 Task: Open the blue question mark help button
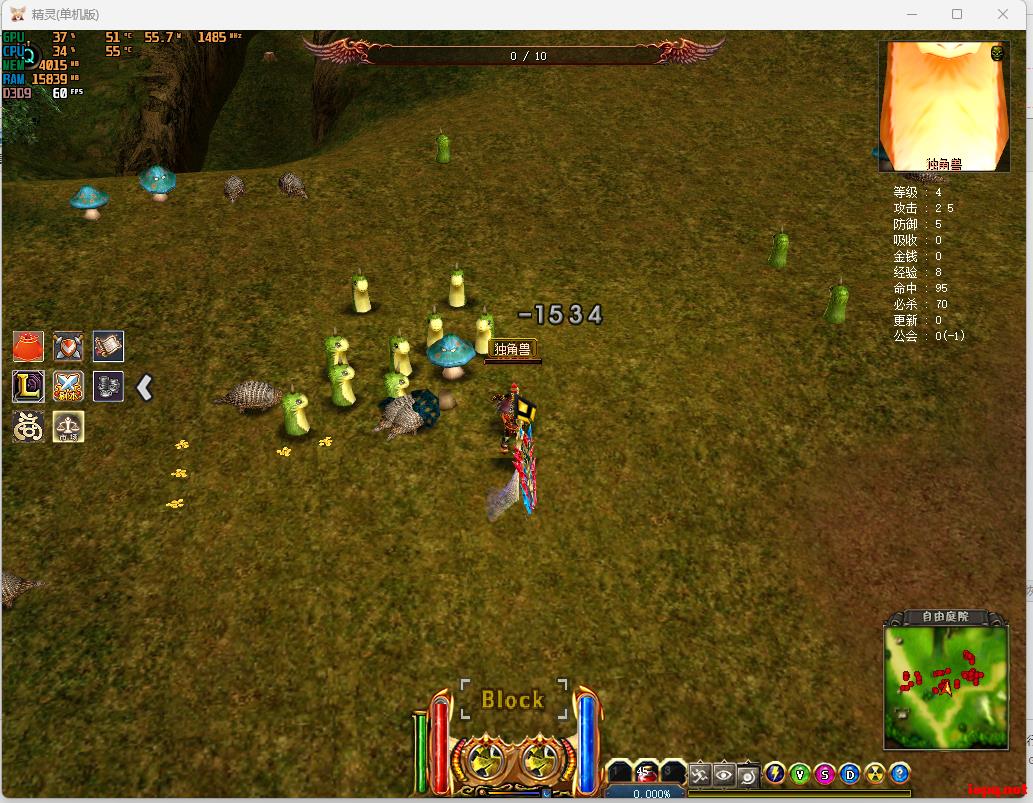(900, 773)
